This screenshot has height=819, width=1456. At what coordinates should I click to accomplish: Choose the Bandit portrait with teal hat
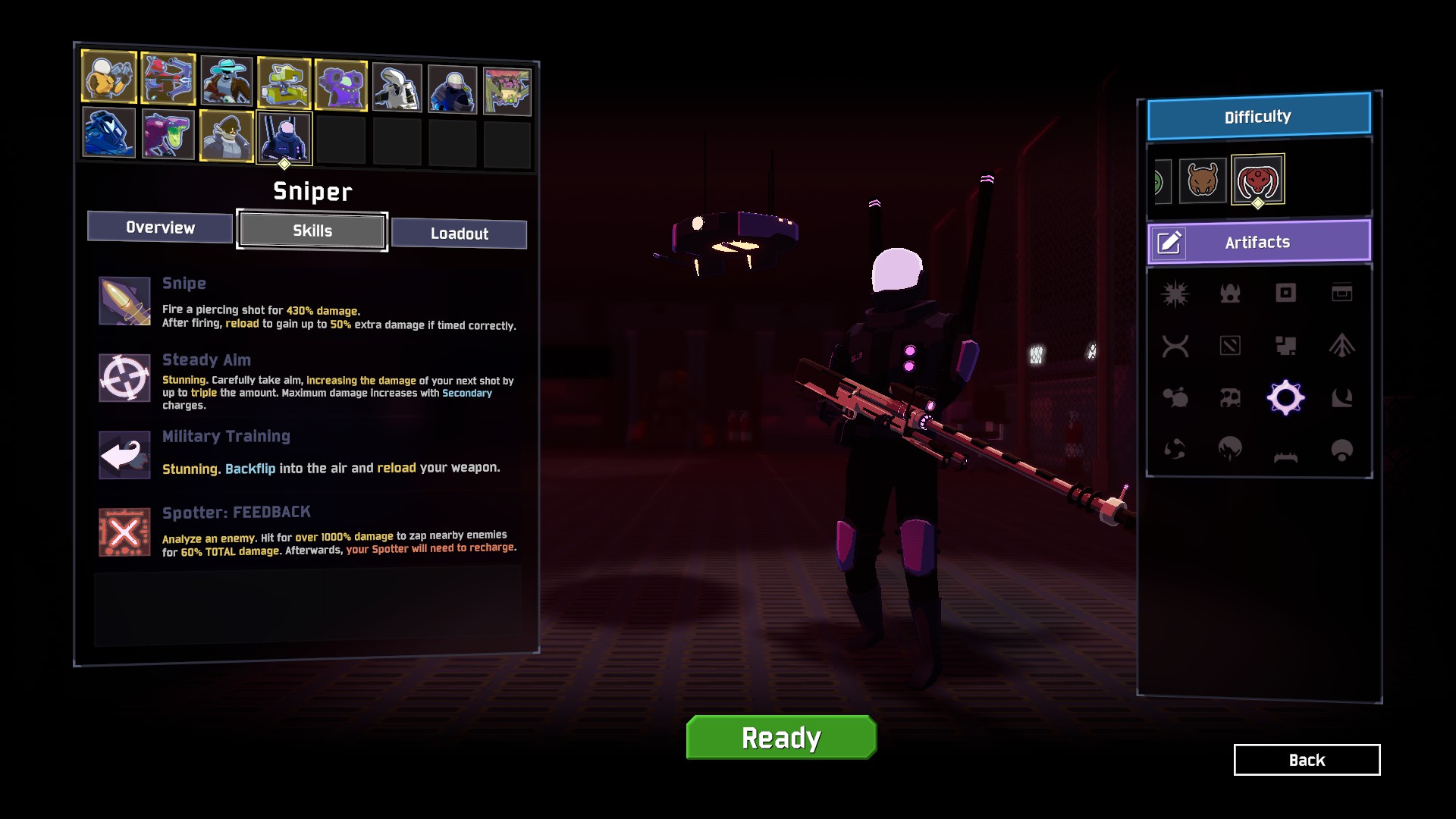226,81
